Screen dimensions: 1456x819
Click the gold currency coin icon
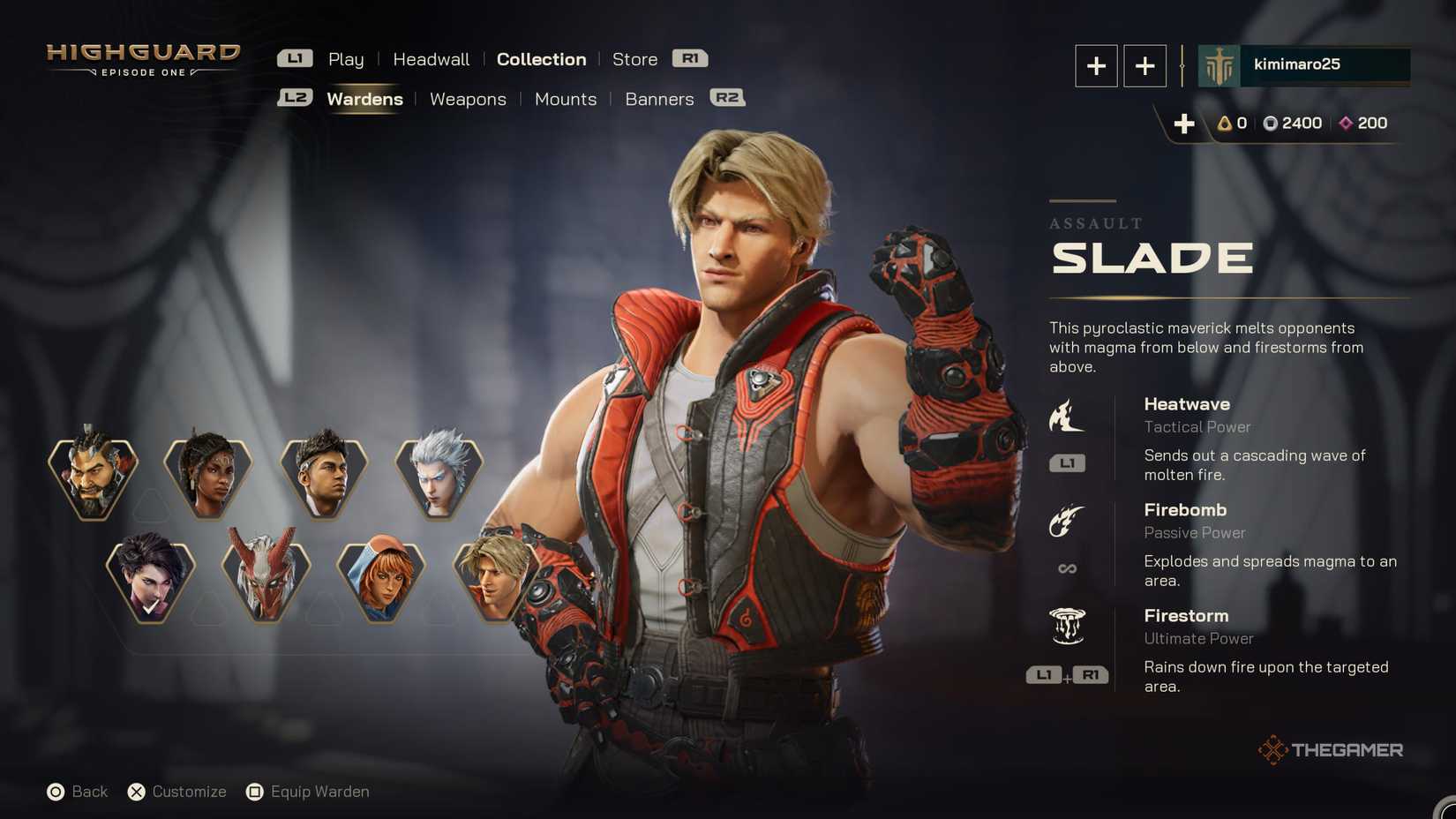click(1223, 124)
